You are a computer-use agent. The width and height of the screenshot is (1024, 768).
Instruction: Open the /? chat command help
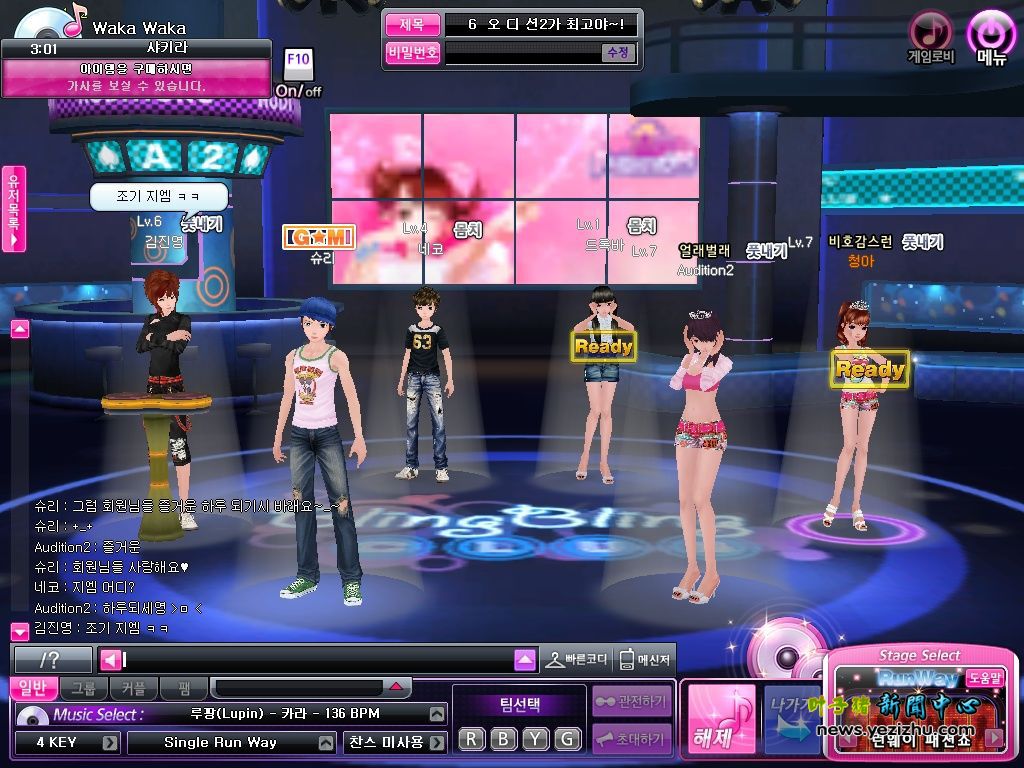(x=52, y=660)
